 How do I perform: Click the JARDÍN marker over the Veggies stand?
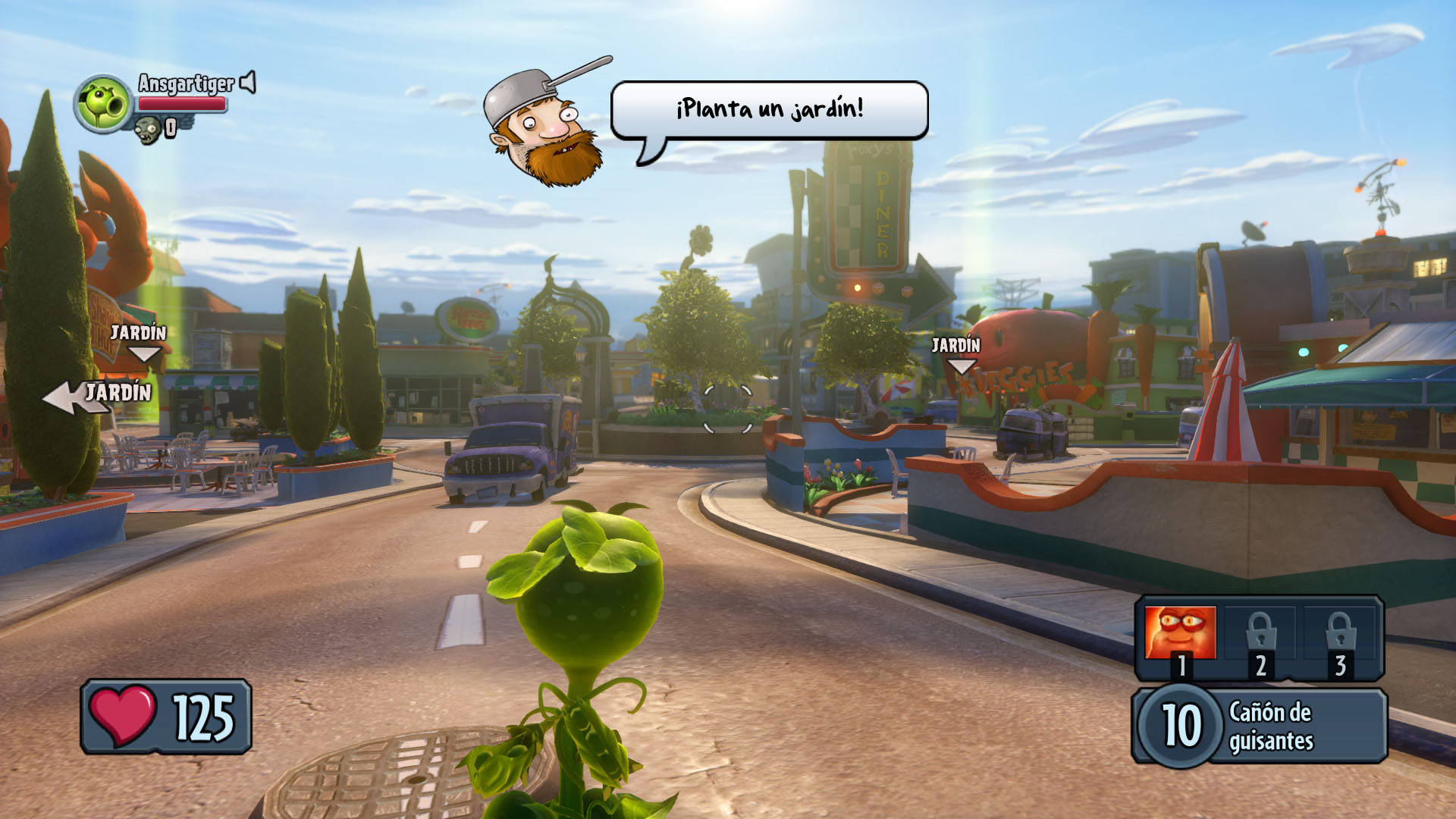point(957,353)
